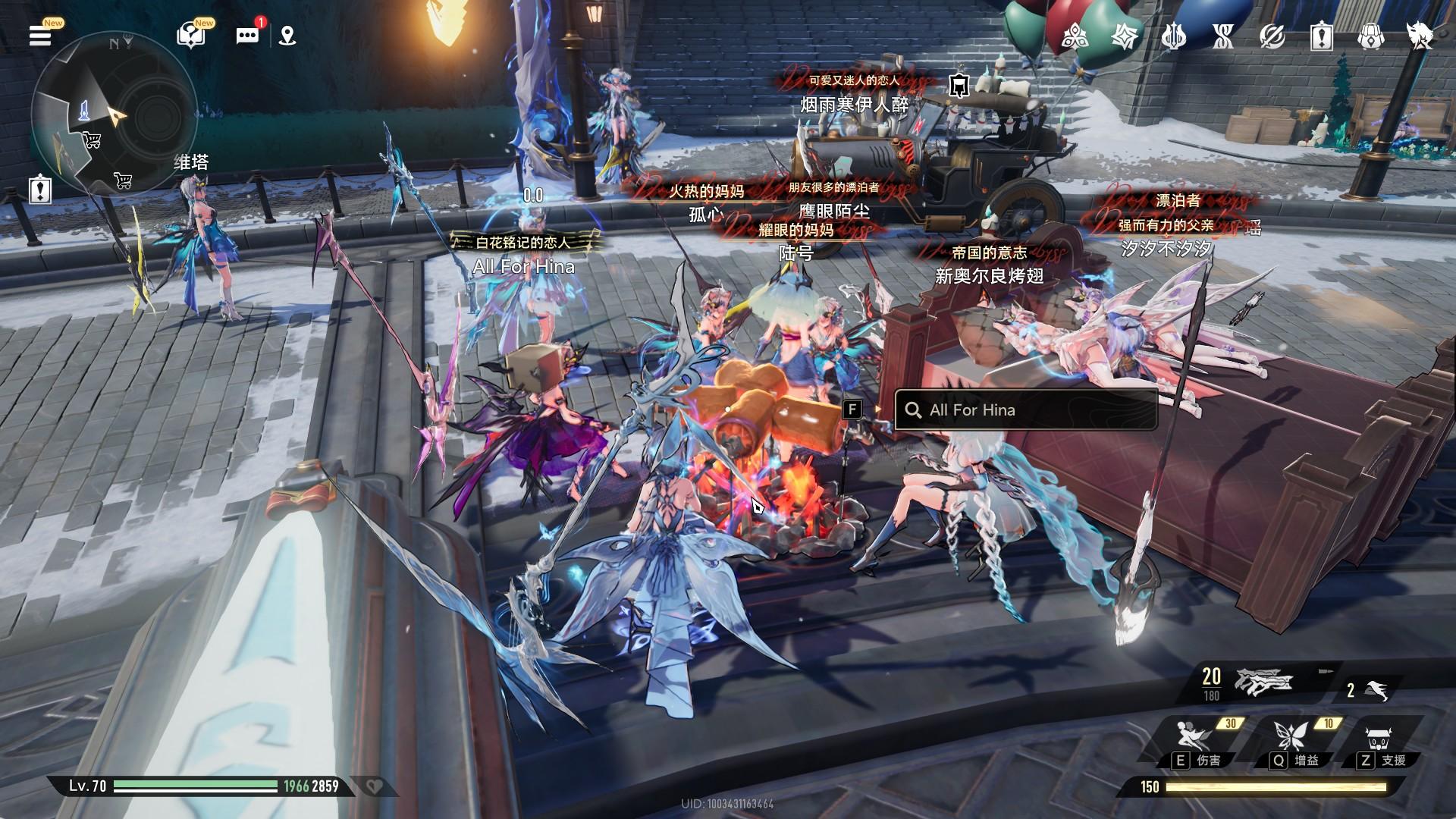Open the hamburger main menu

pyautogui.click(x=40, y=35)
